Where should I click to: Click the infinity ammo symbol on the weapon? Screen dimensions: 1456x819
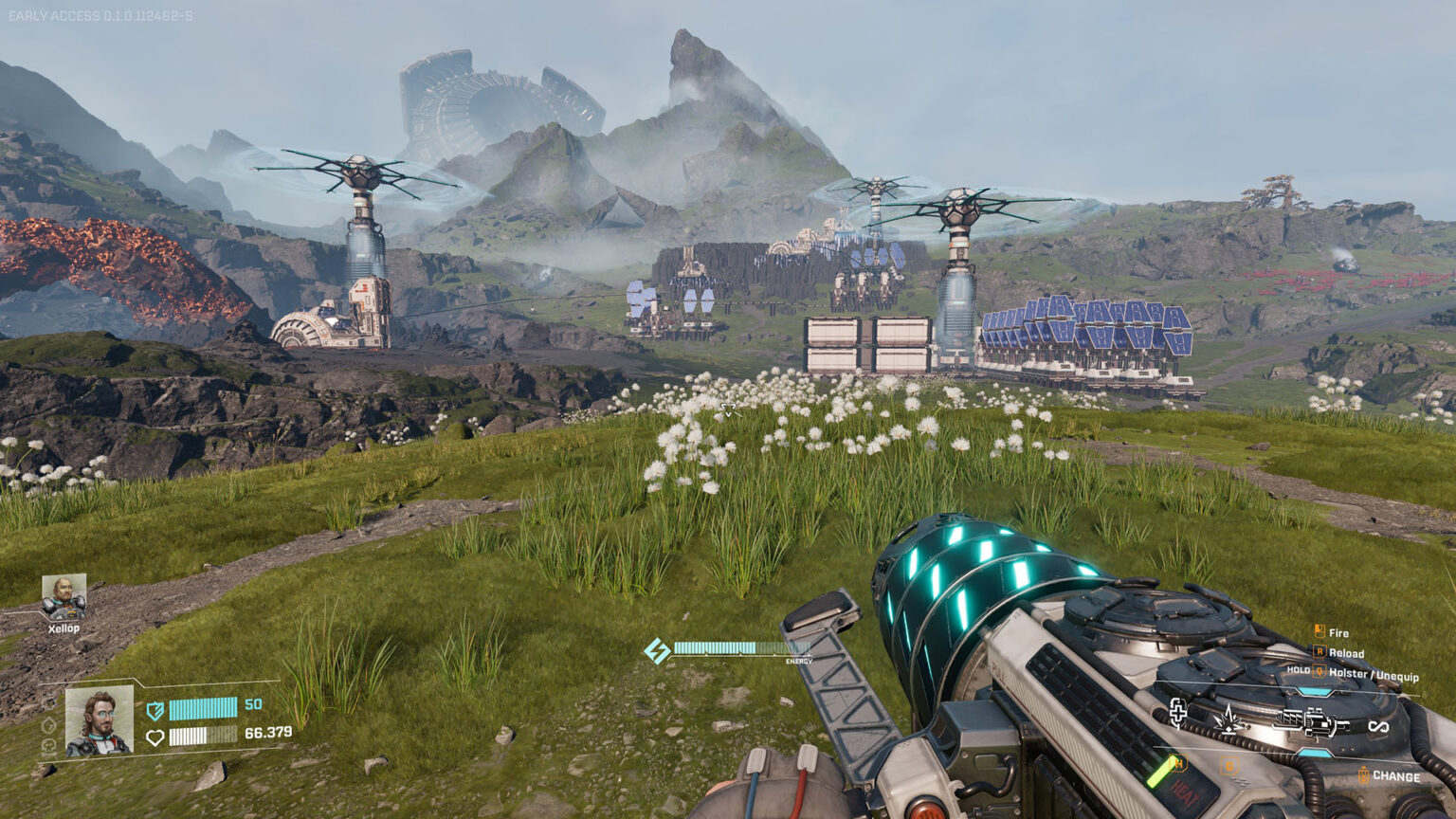1379,725
